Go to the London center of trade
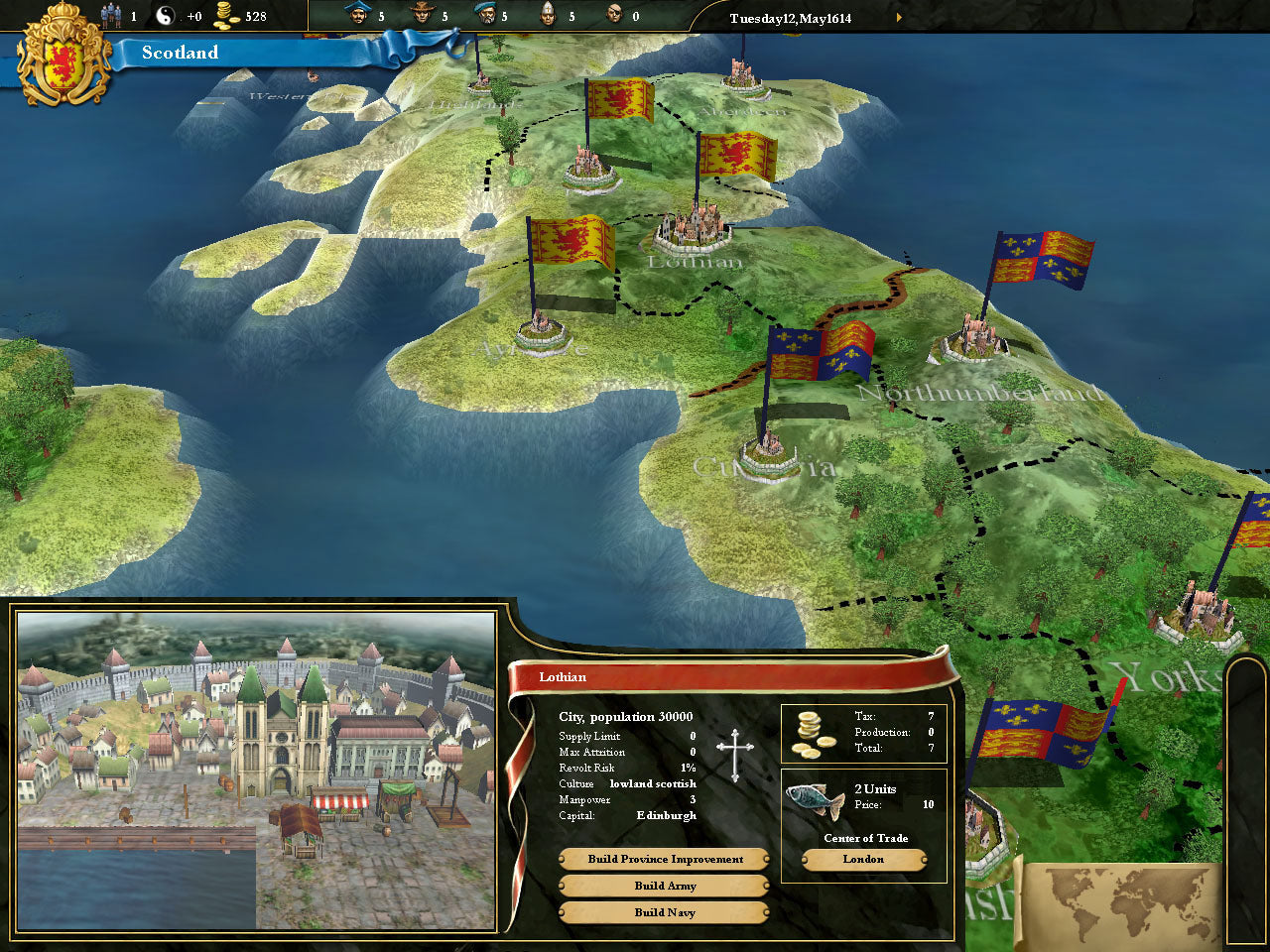The height and width of the screenshot is (952, 1270). click(863, 860)
